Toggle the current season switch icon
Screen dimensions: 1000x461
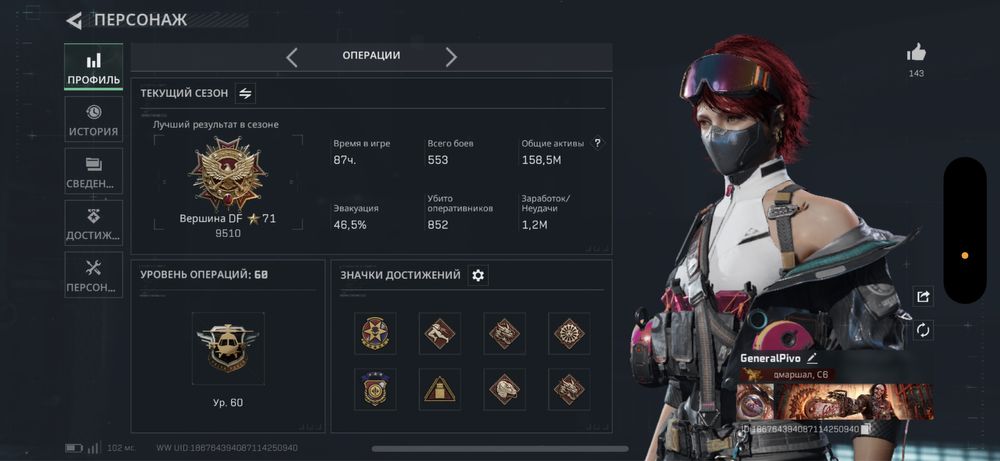click(246, 93)
